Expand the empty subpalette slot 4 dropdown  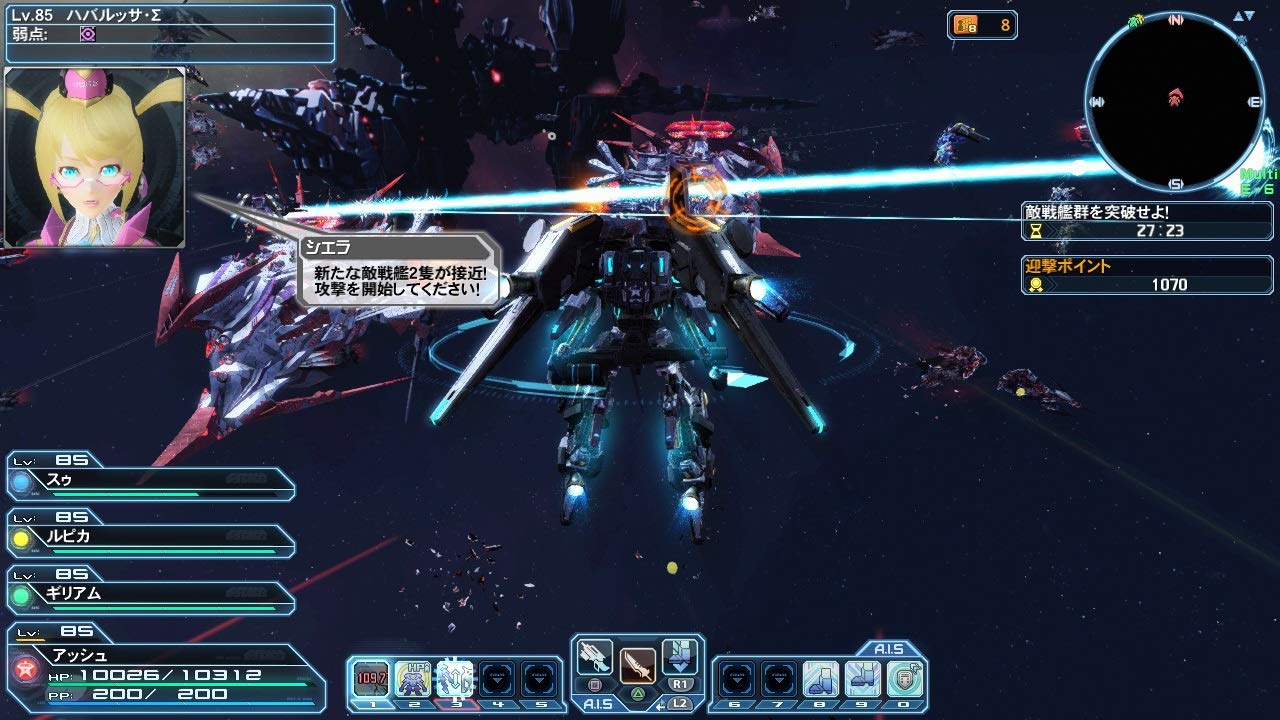coord(497,672)
